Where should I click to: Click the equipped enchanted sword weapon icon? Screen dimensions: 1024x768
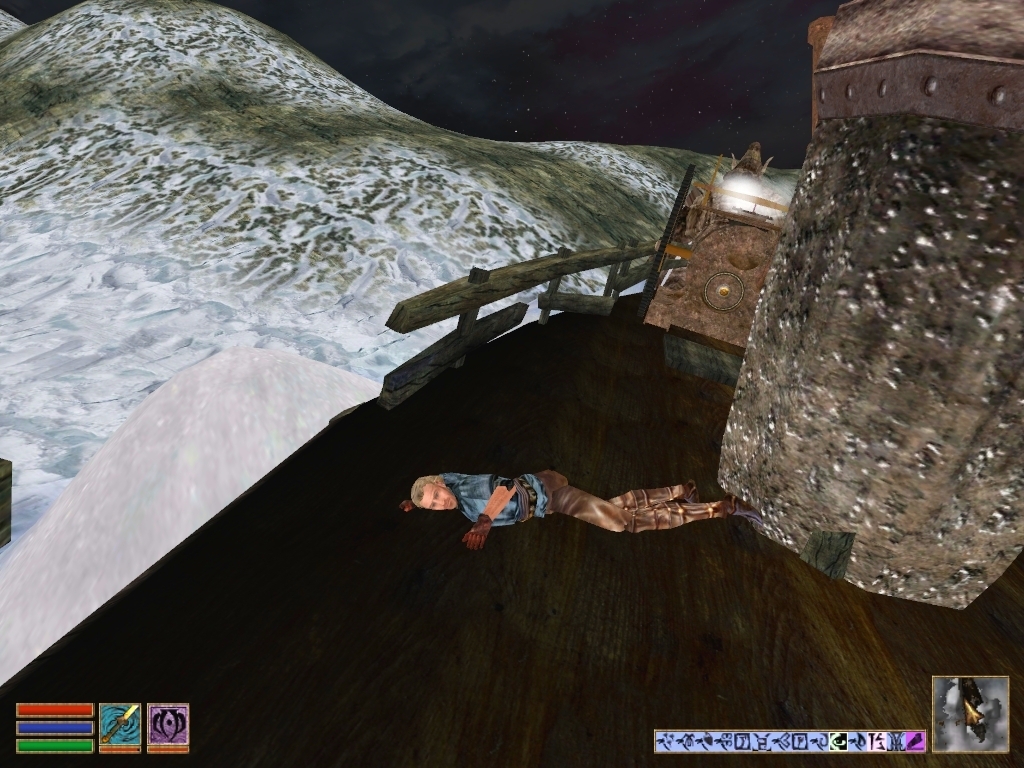119,727
